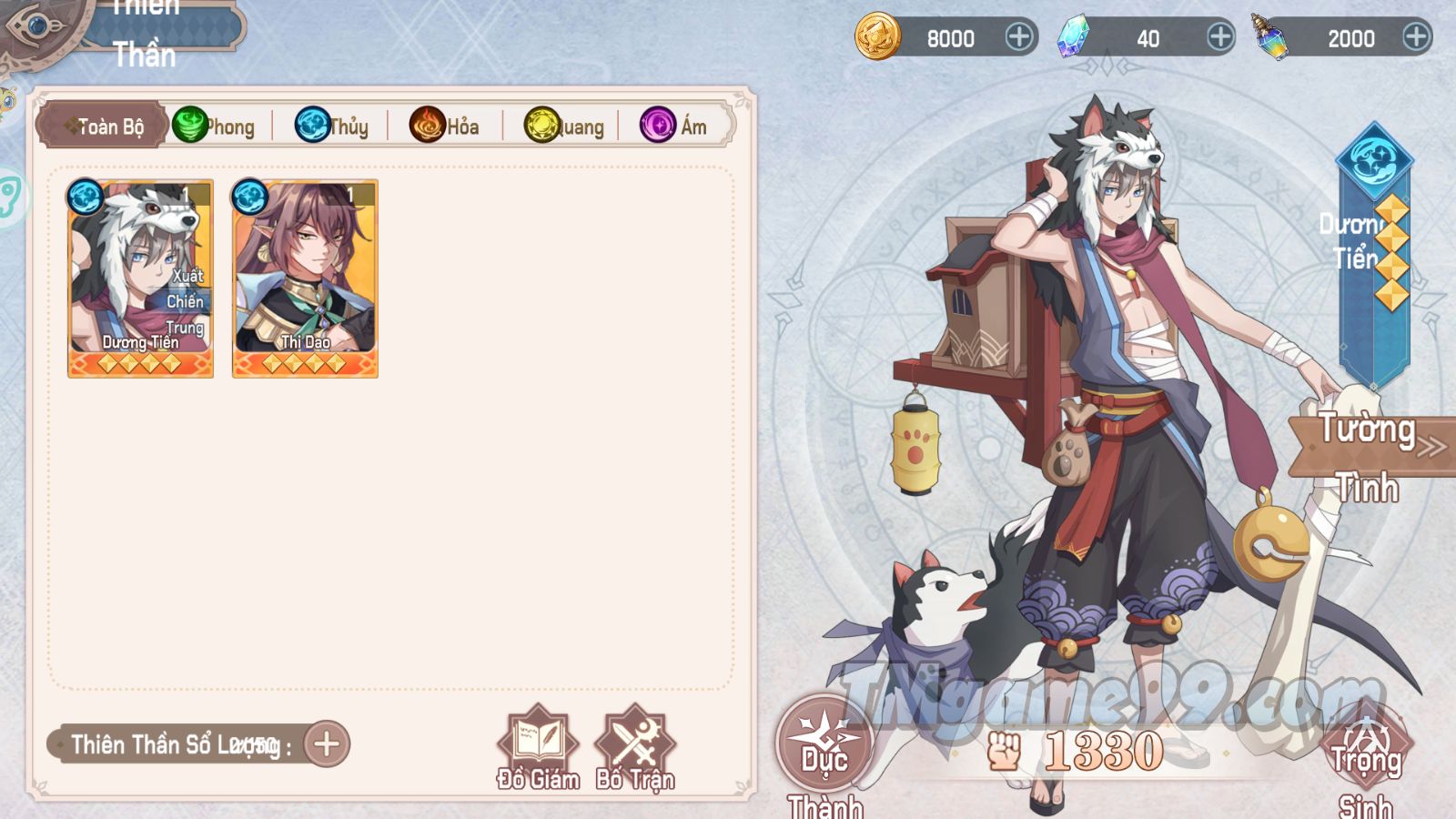Add more potion currency
The height and width of the screenshot is (819, 1456).
tap(1415, 37)
